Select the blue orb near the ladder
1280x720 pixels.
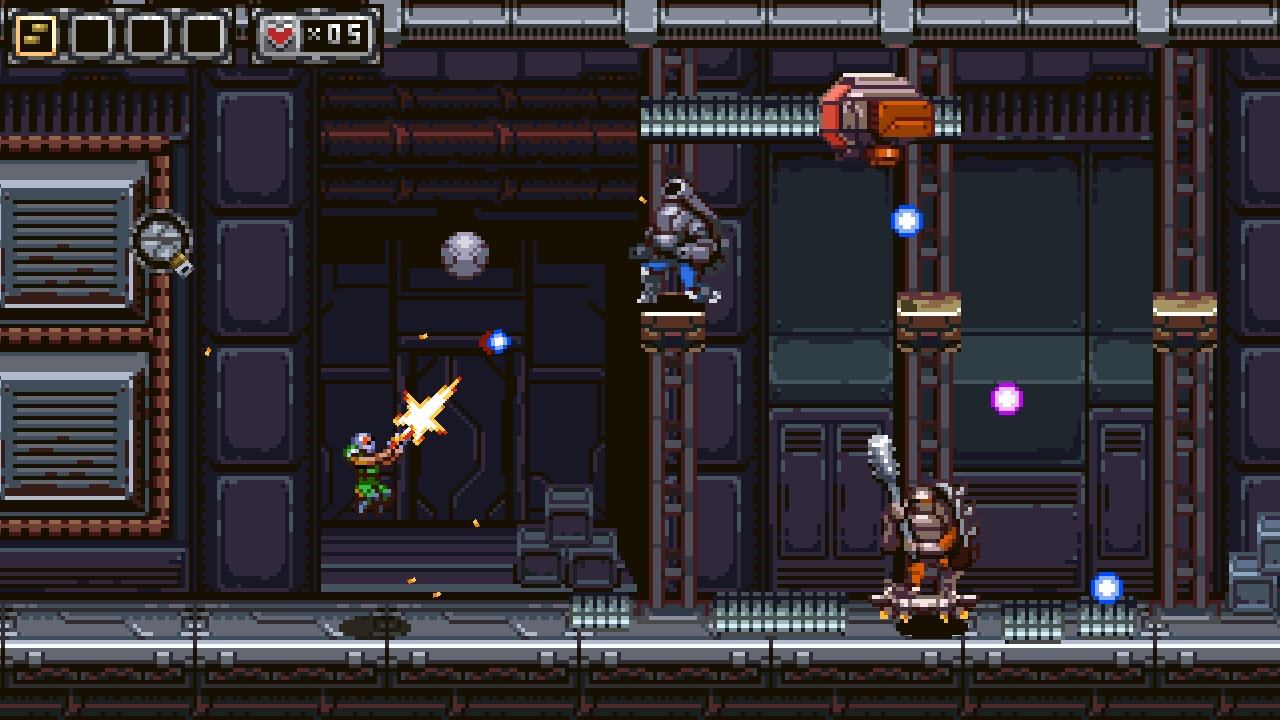click(905, 218)
